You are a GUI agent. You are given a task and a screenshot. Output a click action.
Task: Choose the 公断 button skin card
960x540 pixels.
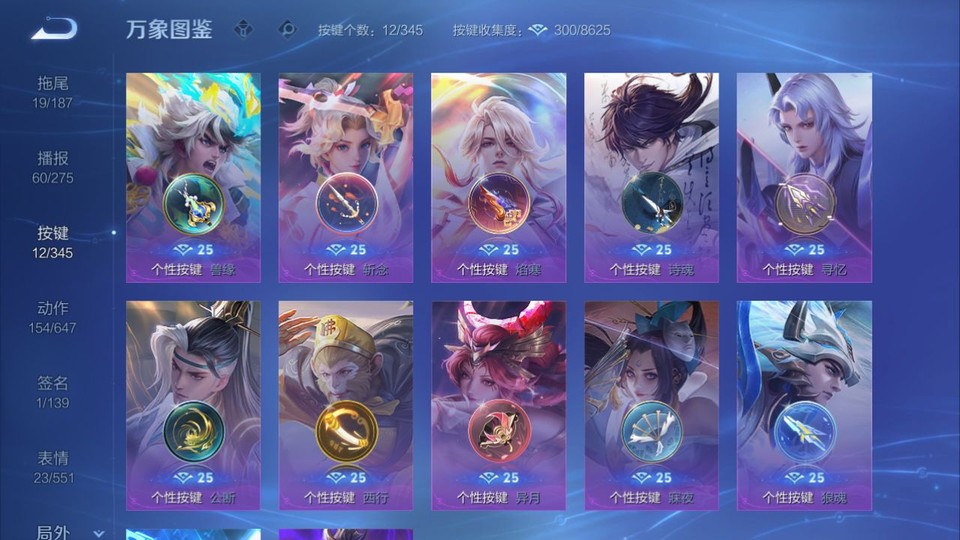pos(193,405)
